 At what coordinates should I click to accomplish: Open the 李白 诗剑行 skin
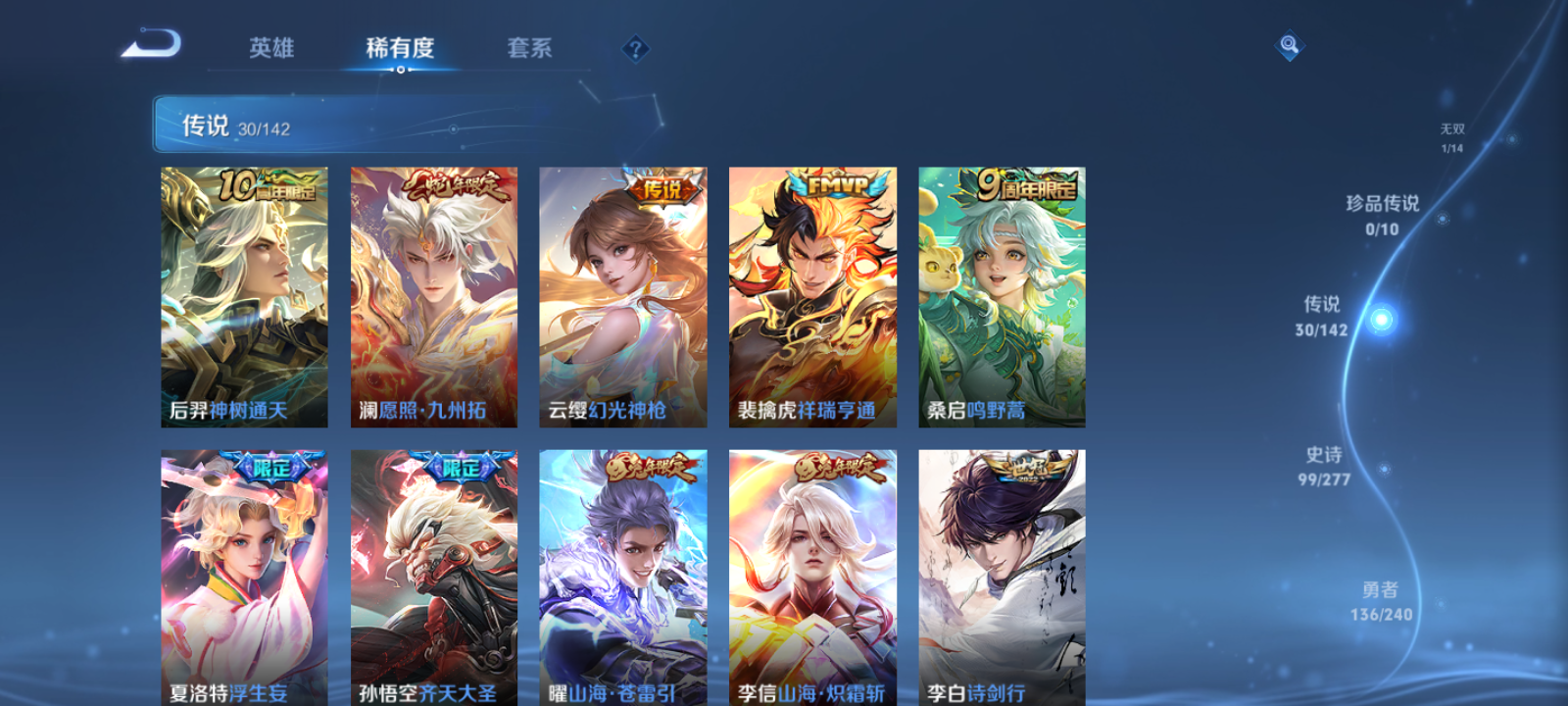1002,579
